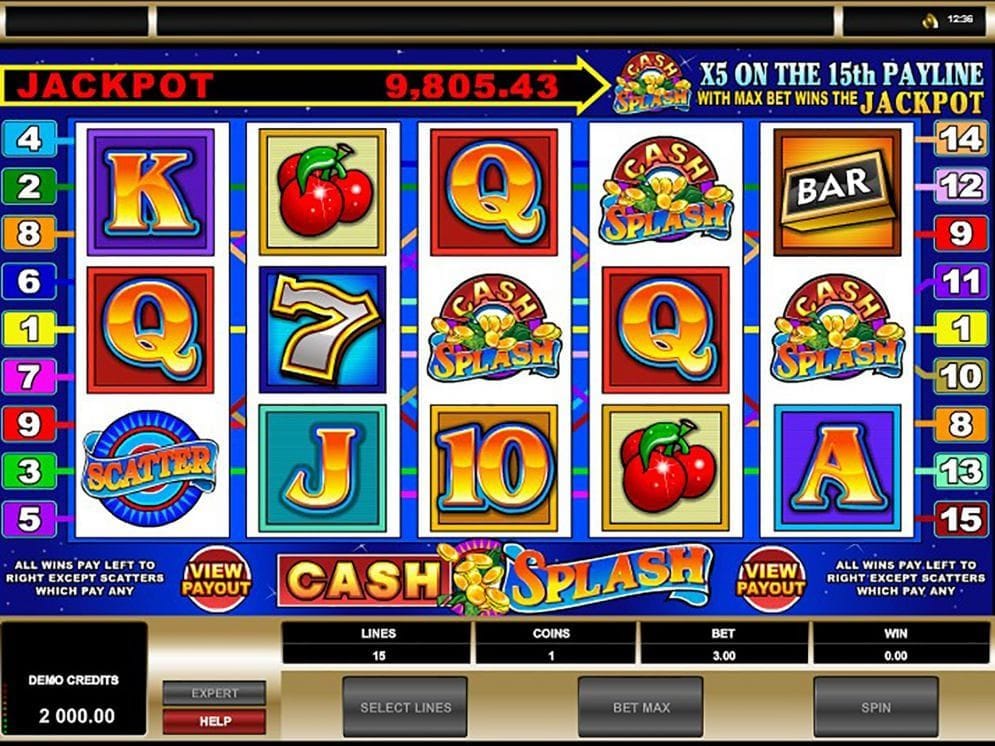Choose the green payline 2 marker
Viewport: 995px width, 746px height.
[29, 186]
